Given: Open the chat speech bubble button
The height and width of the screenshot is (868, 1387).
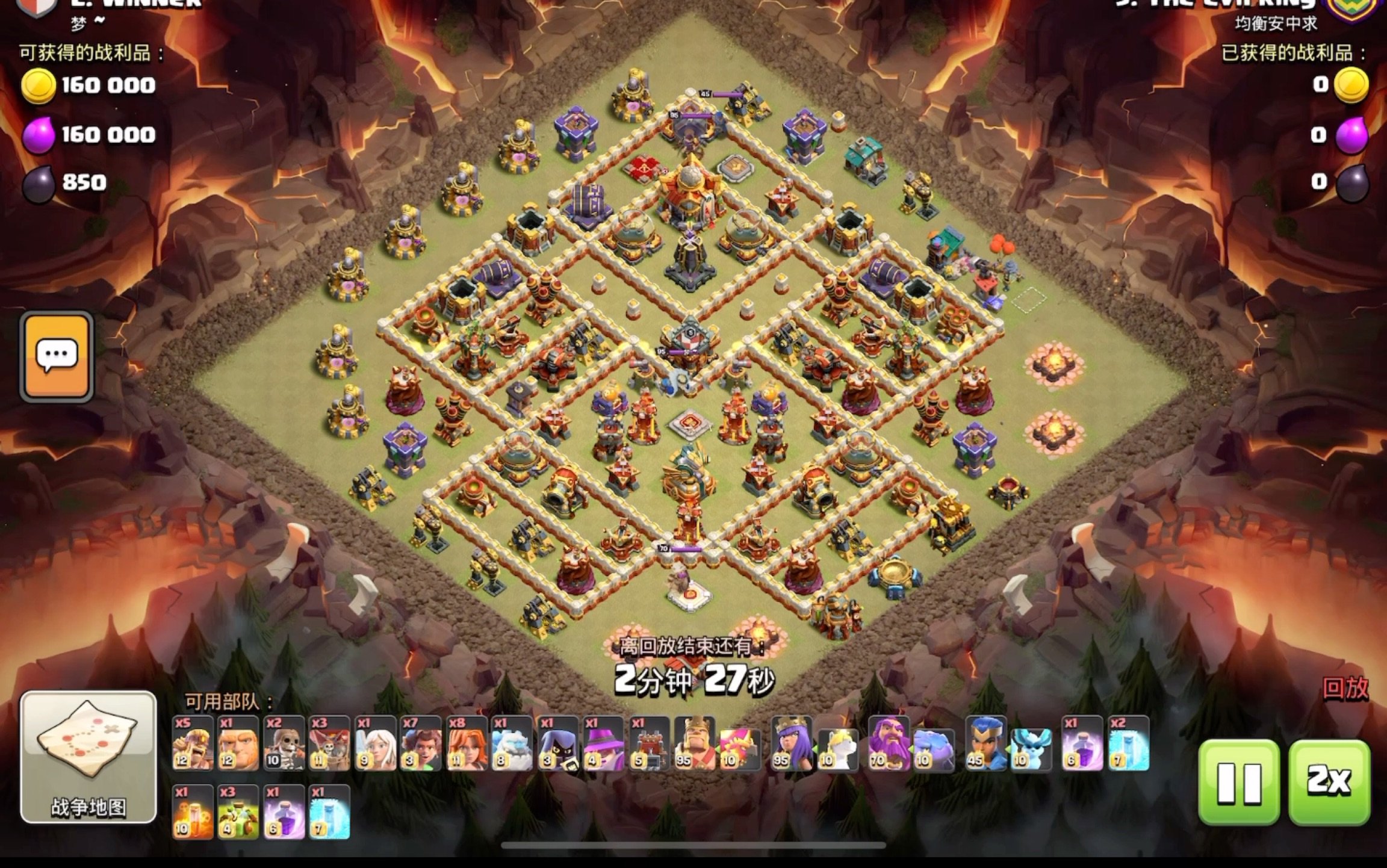Looking at the screenshot, I should pos(57,356).
